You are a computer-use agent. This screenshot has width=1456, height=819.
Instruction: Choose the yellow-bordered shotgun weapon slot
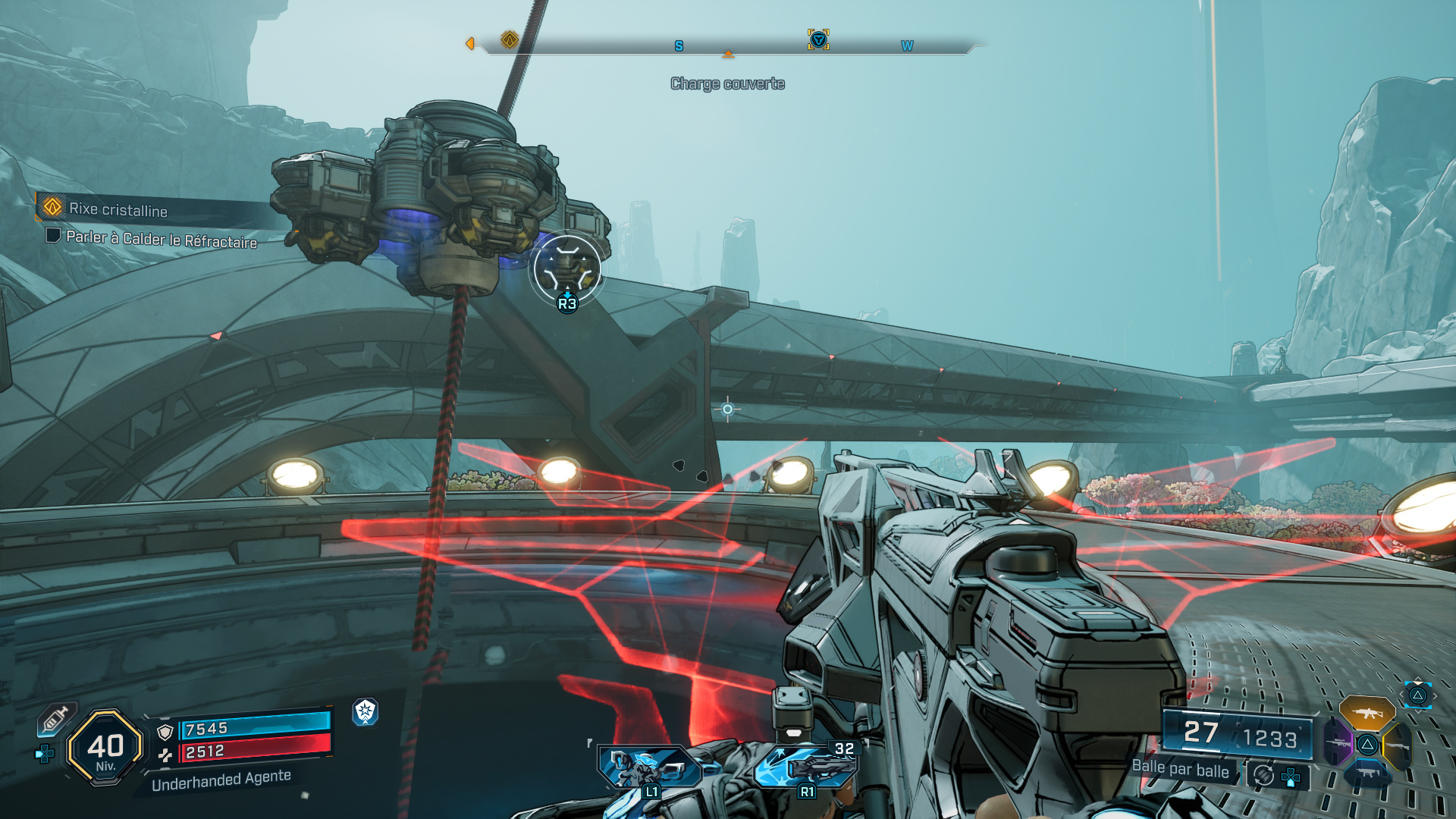coord(1397,745)
